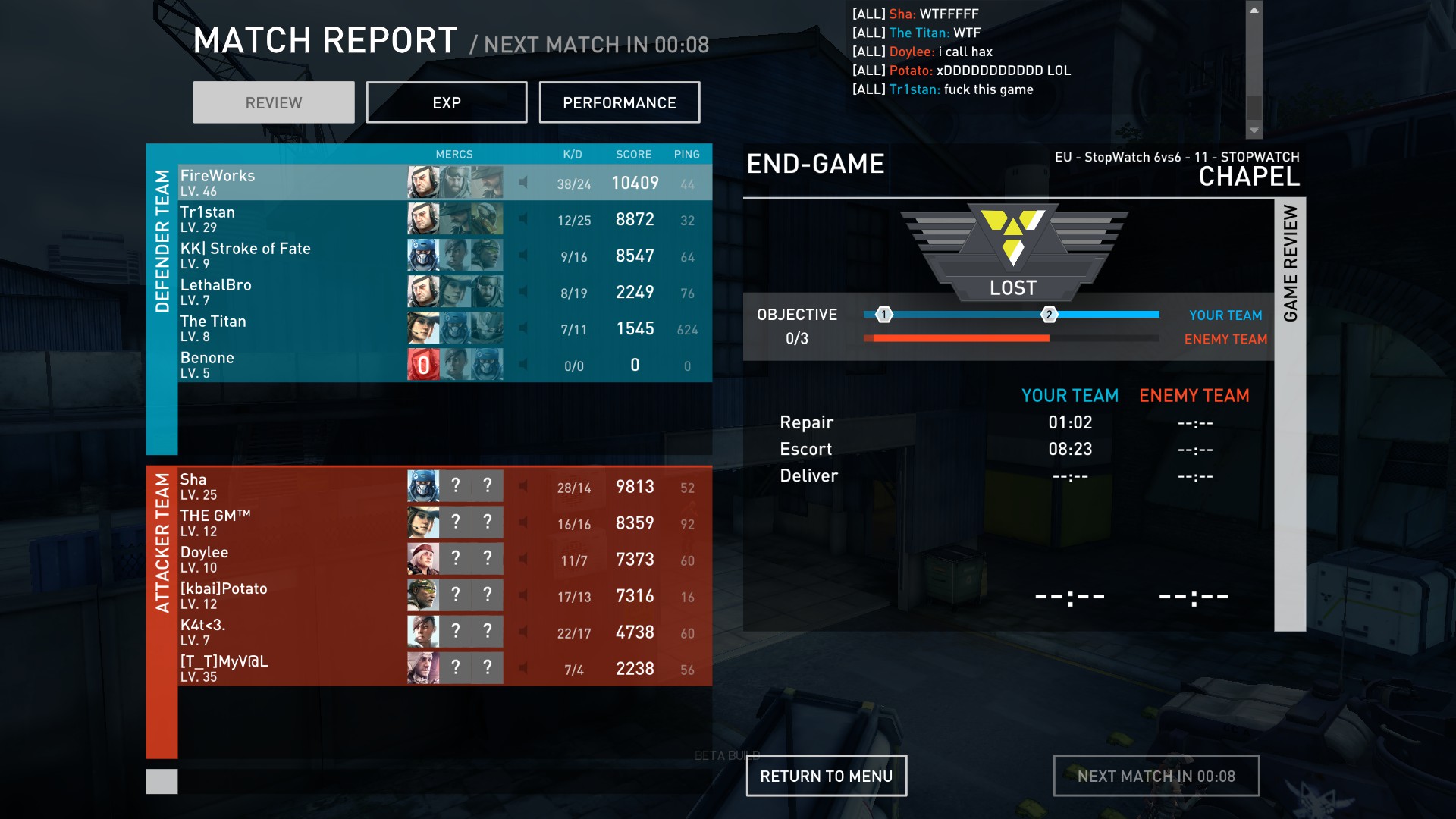
Task: Switch to the EXP tab
Action: (x=446, y=102)
